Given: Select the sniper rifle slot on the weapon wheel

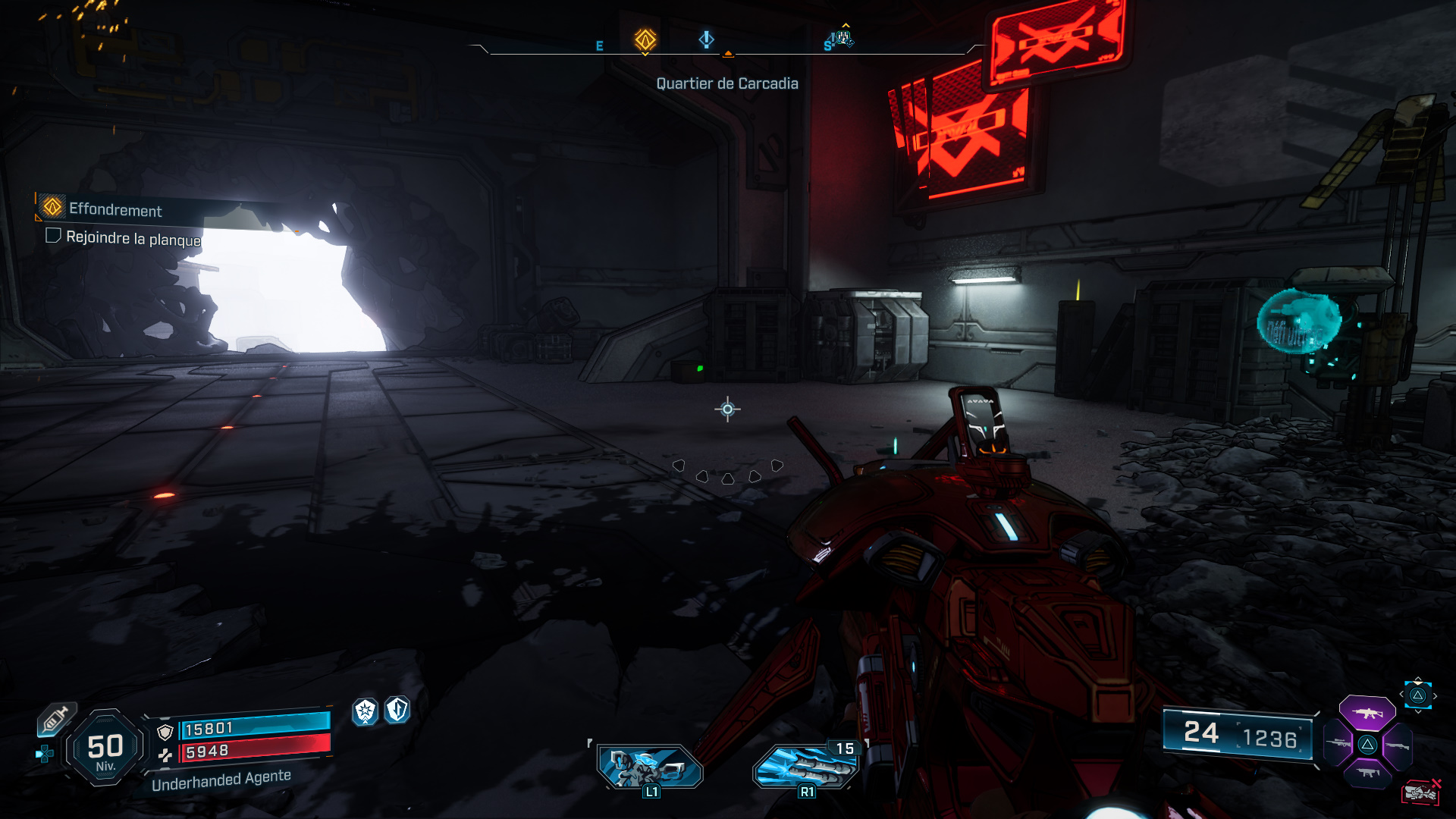Looking at the screenshot, I should pos(1339,745).
